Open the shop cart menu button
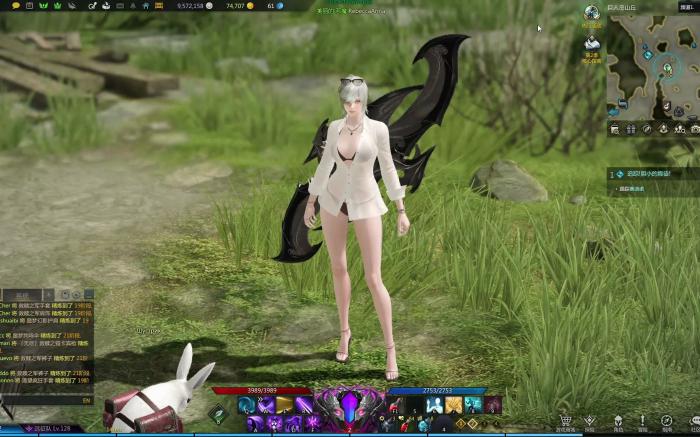The height and width of the screenshot is (437, 700). tap(566, 421)
